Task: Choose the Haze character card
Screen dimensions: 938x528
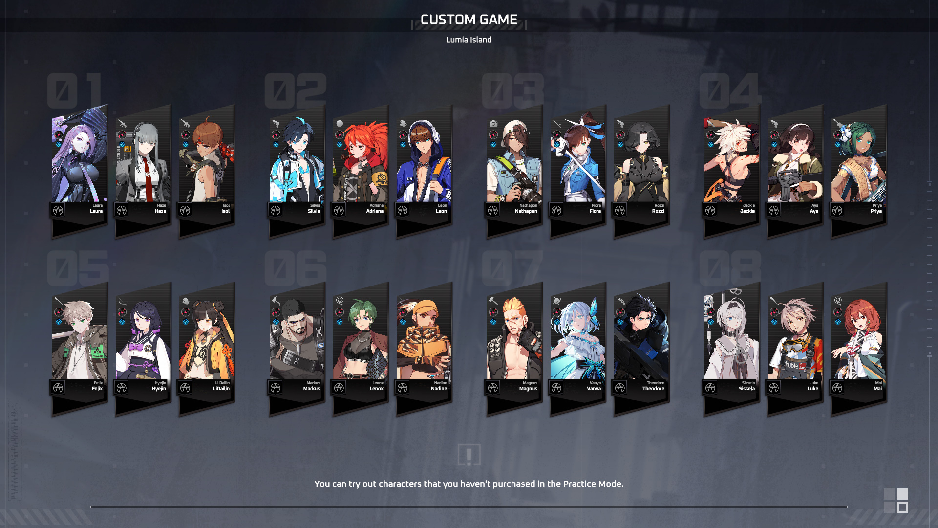Action: [142, 165]
